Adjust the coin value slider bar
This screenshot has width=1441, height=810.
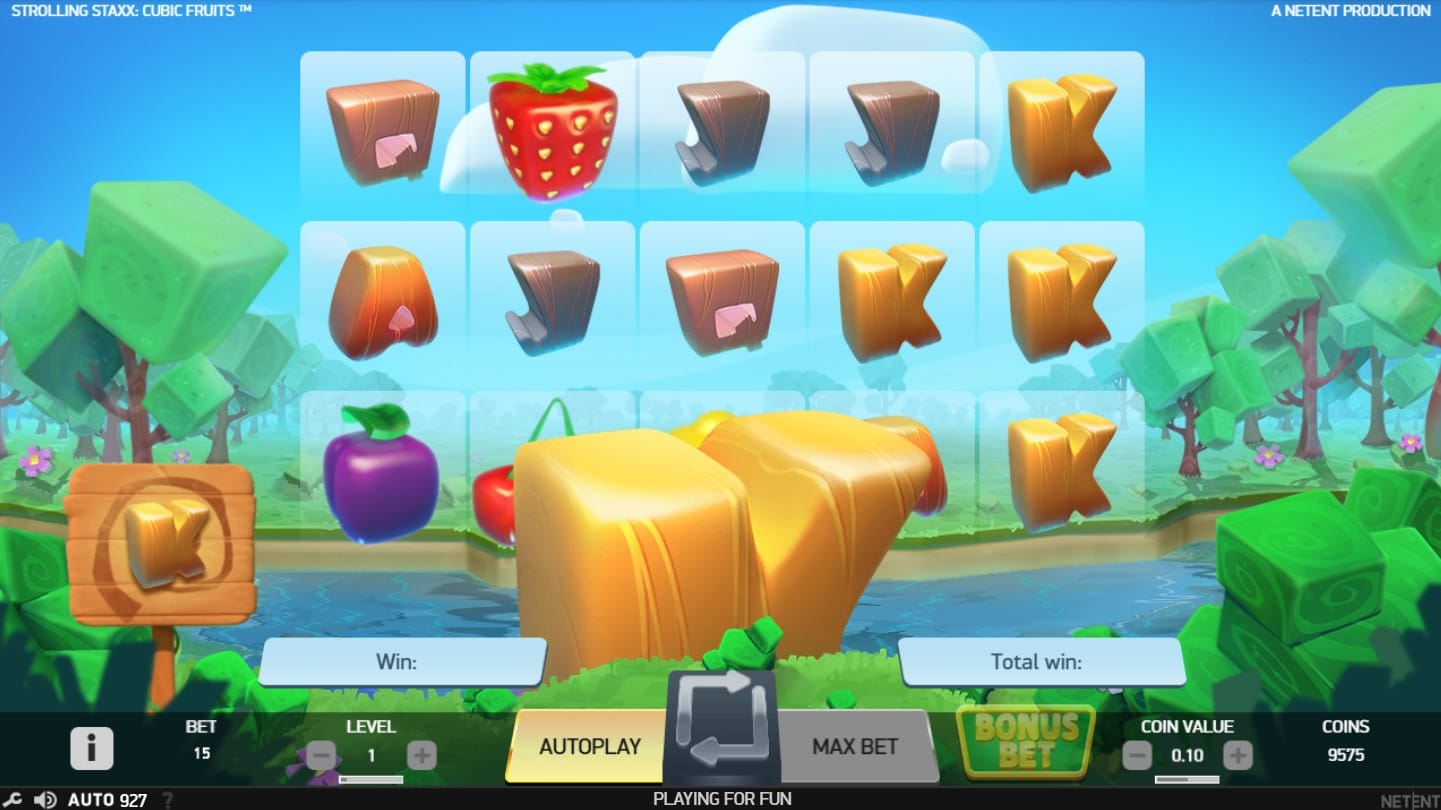(x=1187, y=779)
